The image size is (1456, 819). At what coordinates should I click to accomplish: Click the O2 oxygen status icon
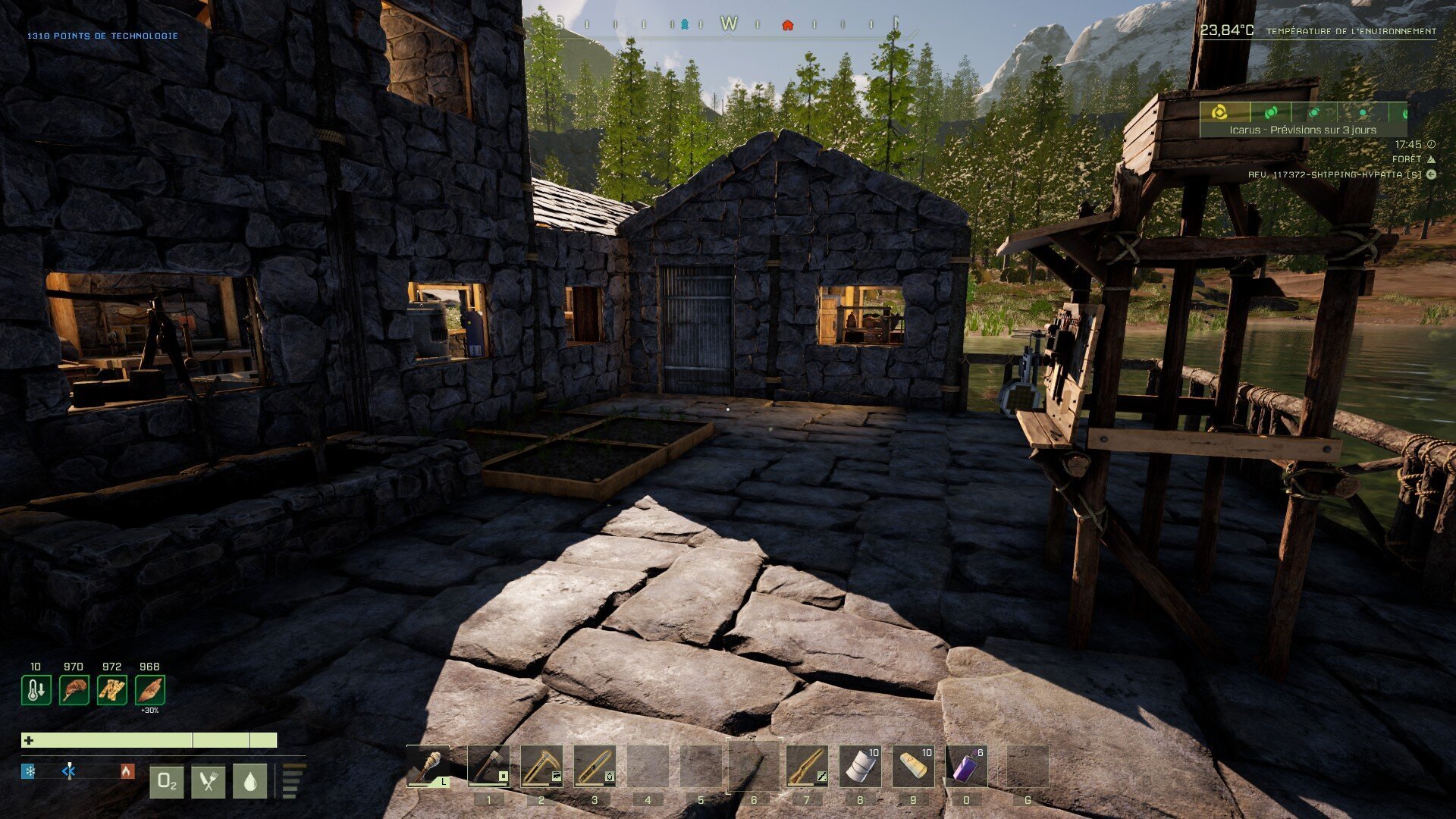point(167,782)
